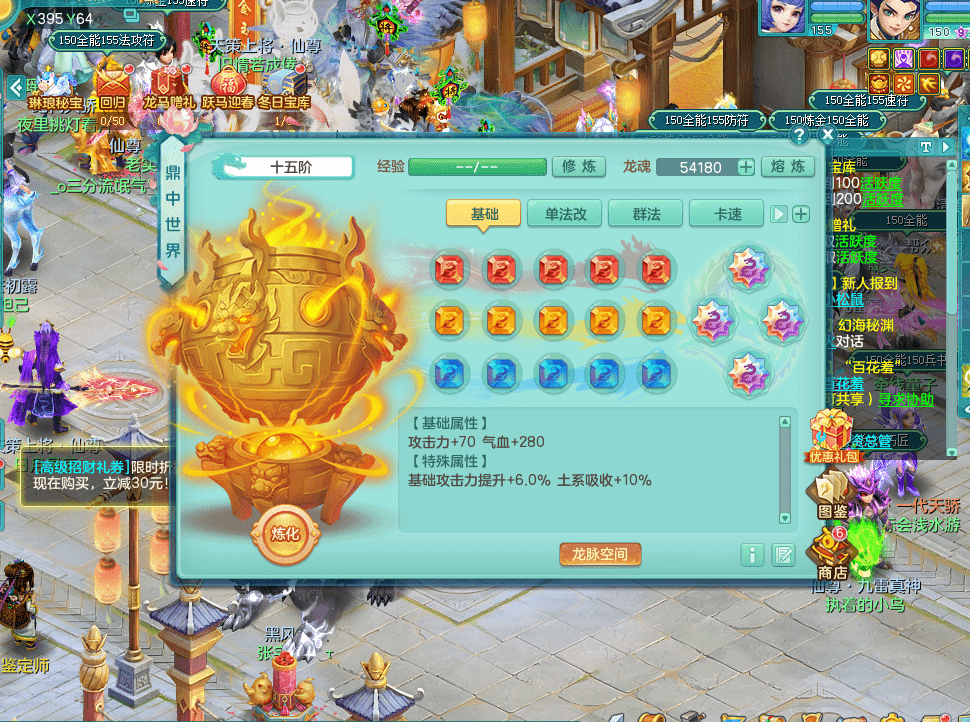Click the 修炼 cultivate button
Screen dimensions: 970x722
tap(578, 167)
